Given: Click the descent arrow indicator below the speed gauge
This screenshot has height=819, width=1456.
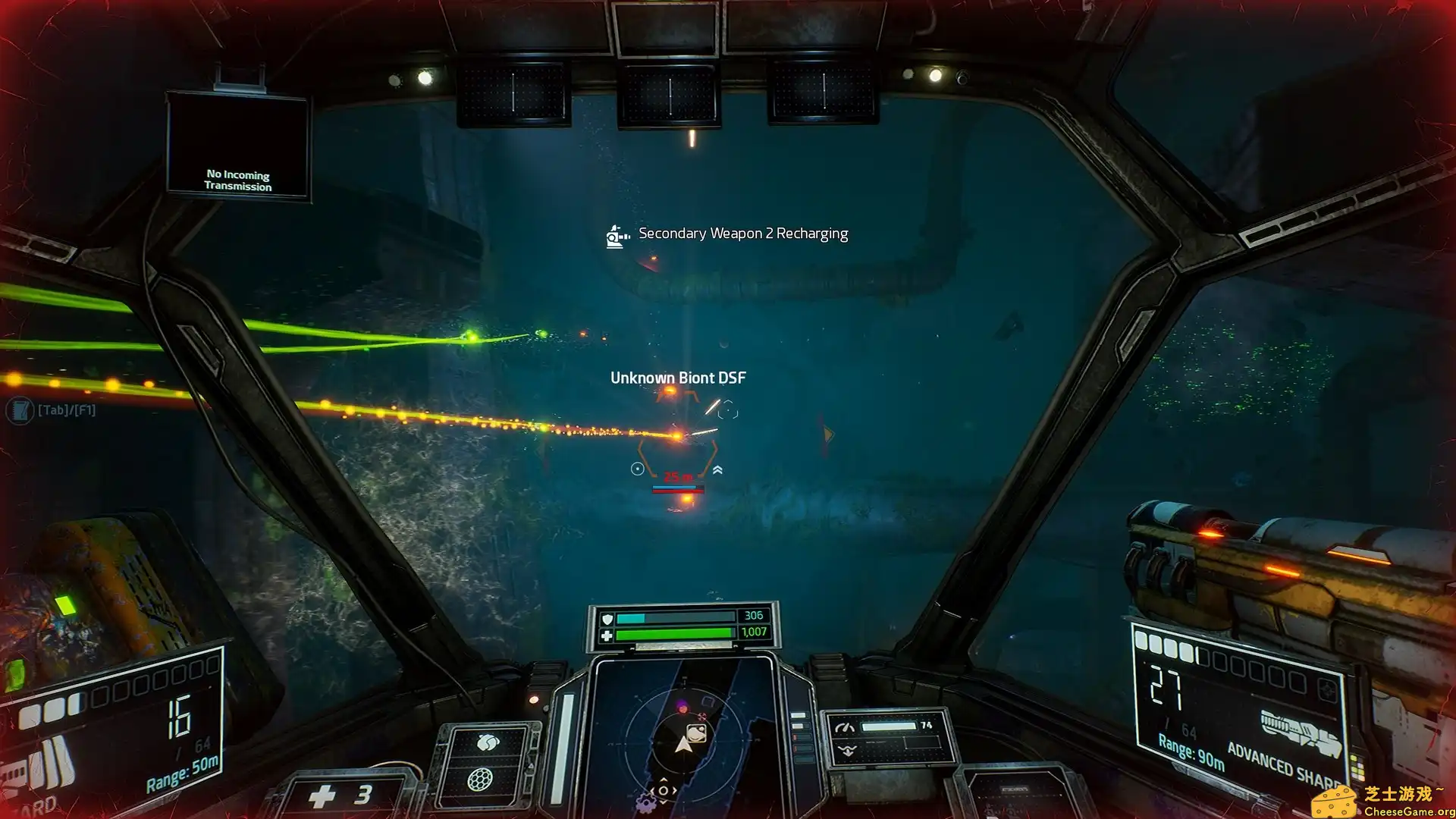Looking at the screenshot, I should pos(847,750).
